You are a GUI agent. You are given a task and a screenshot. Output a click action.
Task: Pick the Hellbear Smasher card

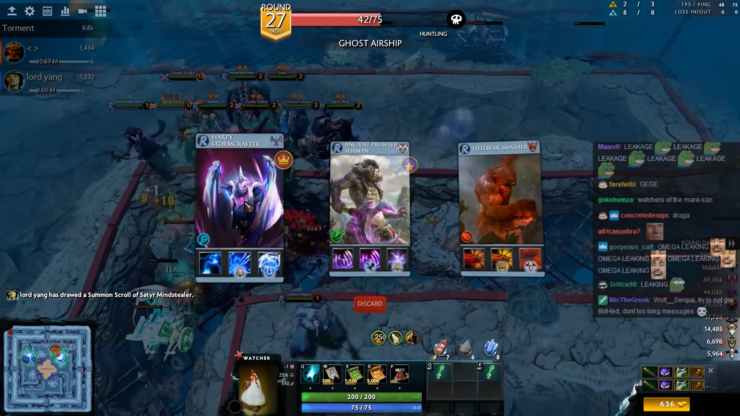(x=500, y=200)
